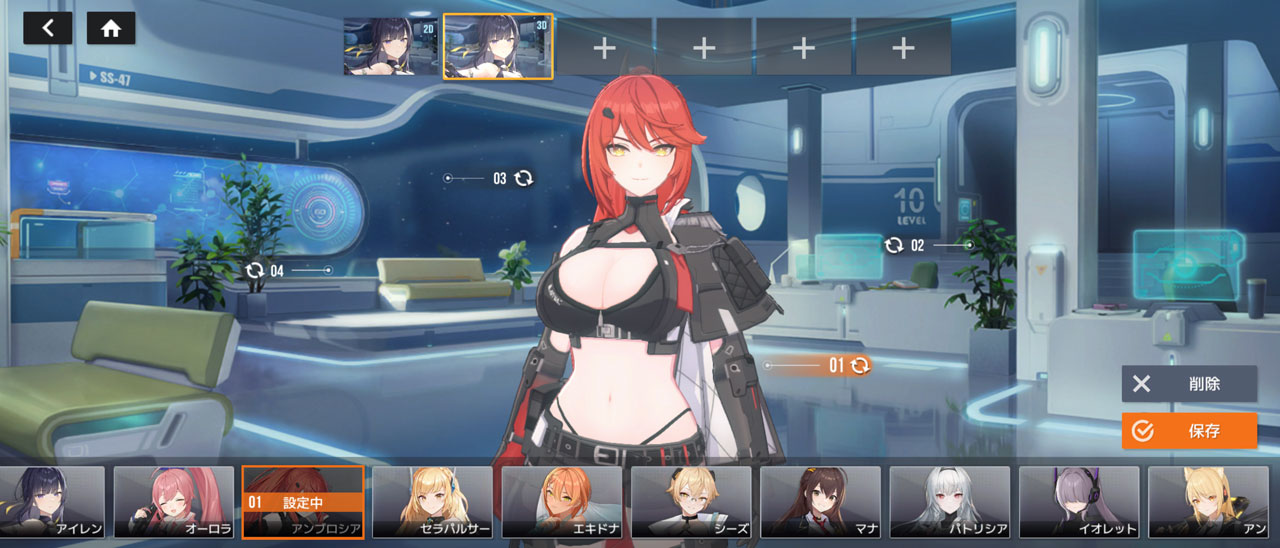Pick セラパルサー from the character list
The width and height of the screenshot is (1280, 548).
point(432,502)
